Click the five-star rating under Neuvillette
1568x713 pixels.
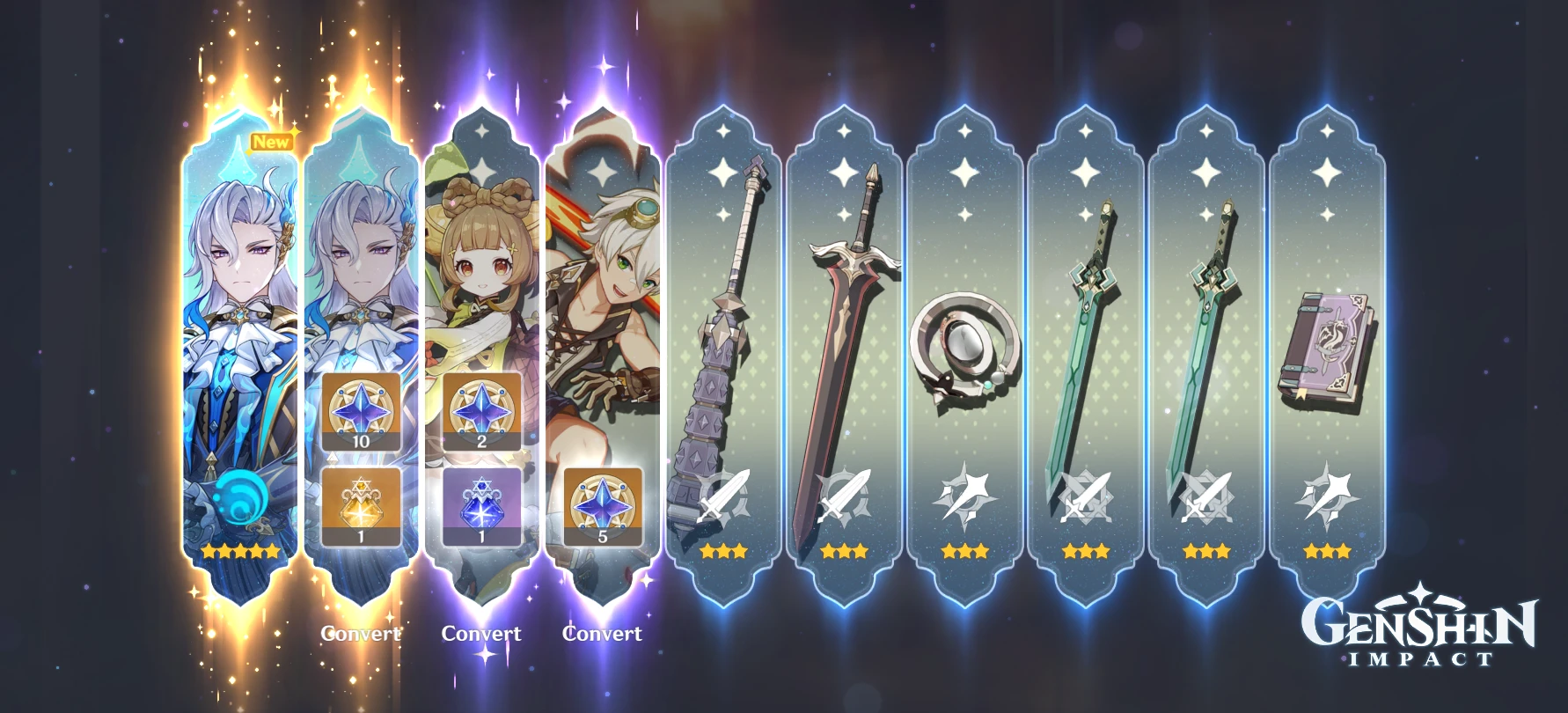click(x=239, y=550)
